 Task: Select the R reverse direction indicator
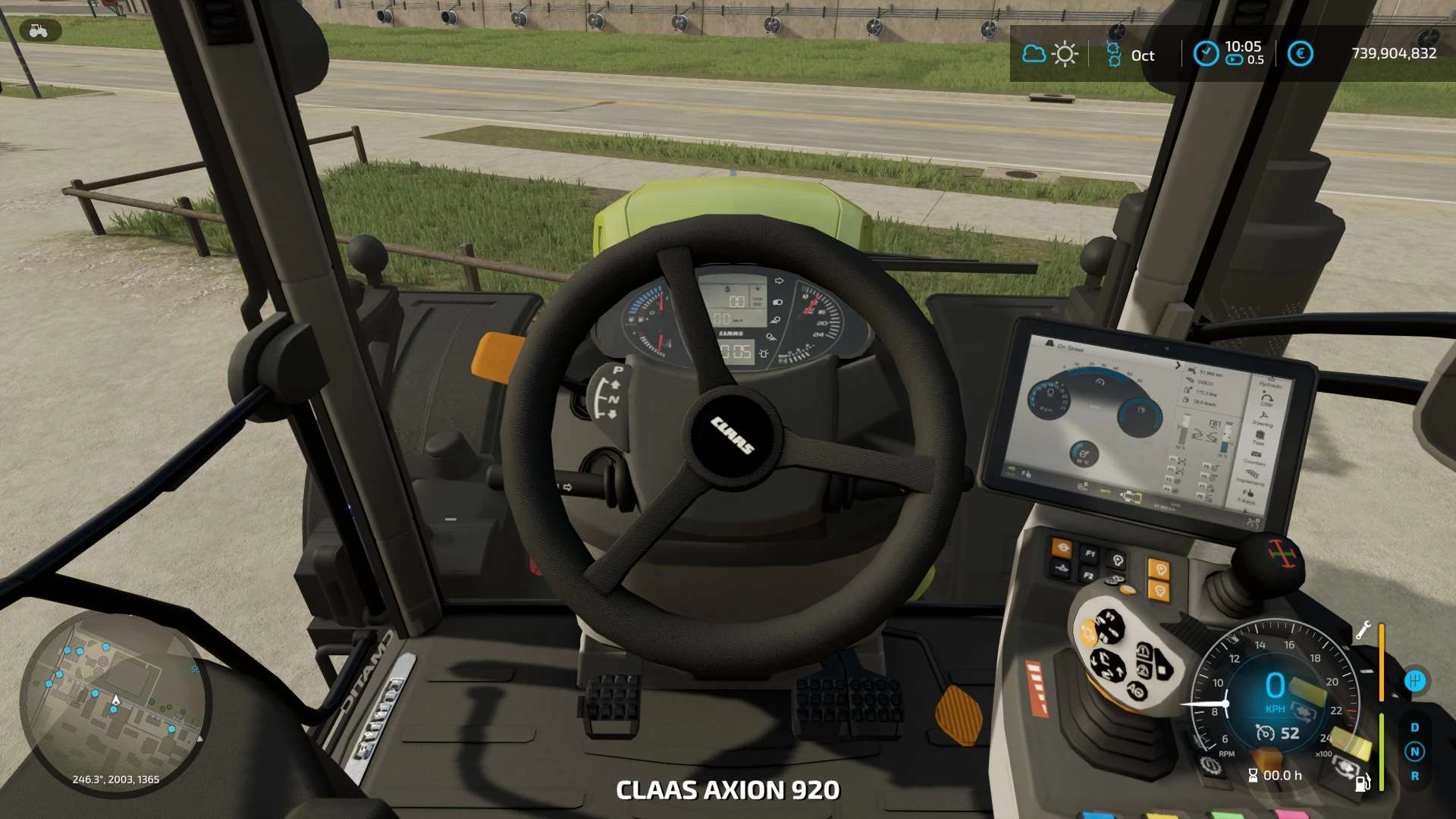[x=1414, y=776]
